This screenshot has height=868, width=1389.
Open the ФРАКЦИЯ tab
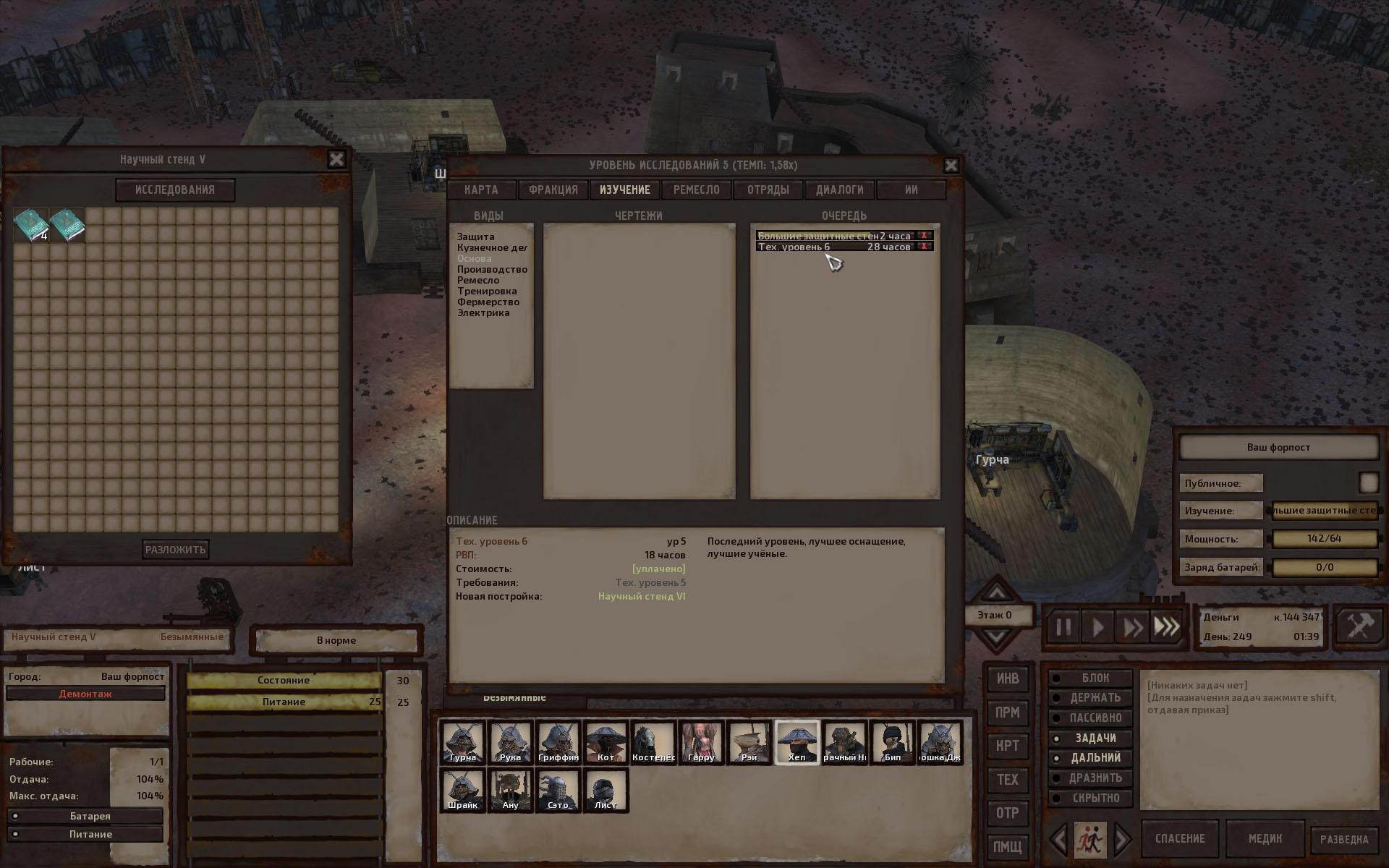(553, 190)
